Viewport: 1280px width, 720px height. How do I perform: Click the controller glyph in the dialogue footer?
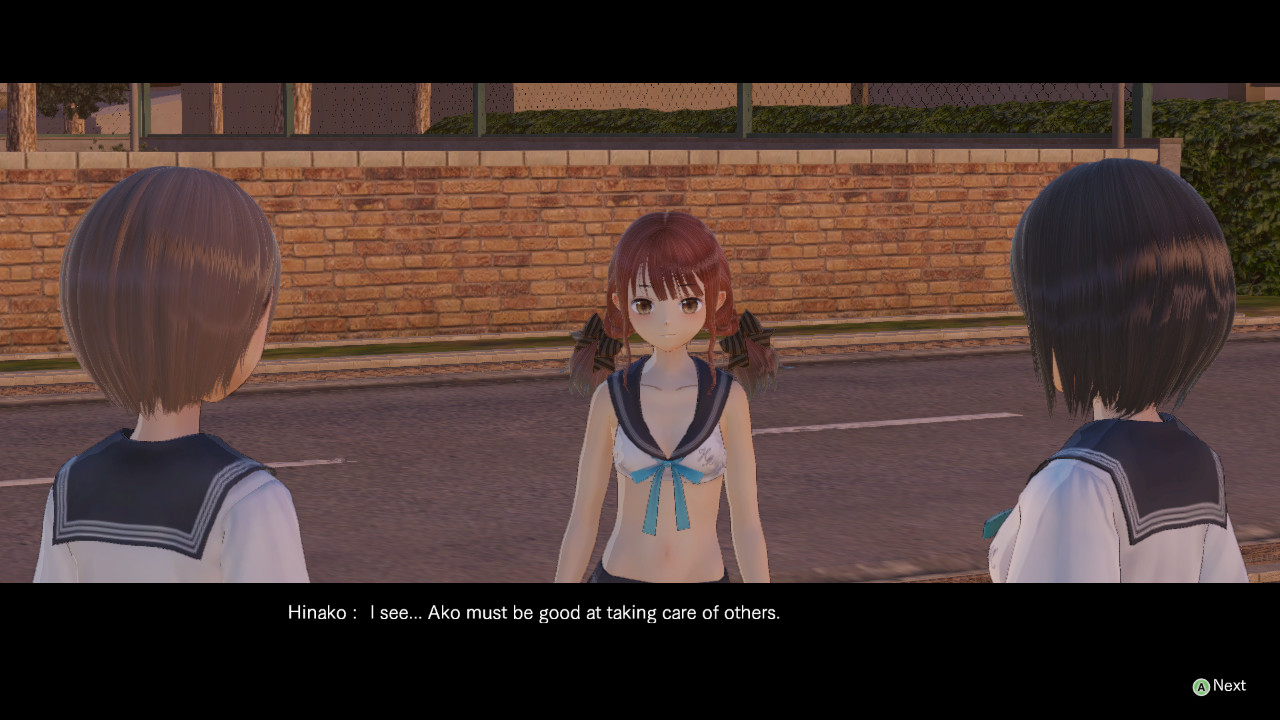click(x=1199, y=685)
